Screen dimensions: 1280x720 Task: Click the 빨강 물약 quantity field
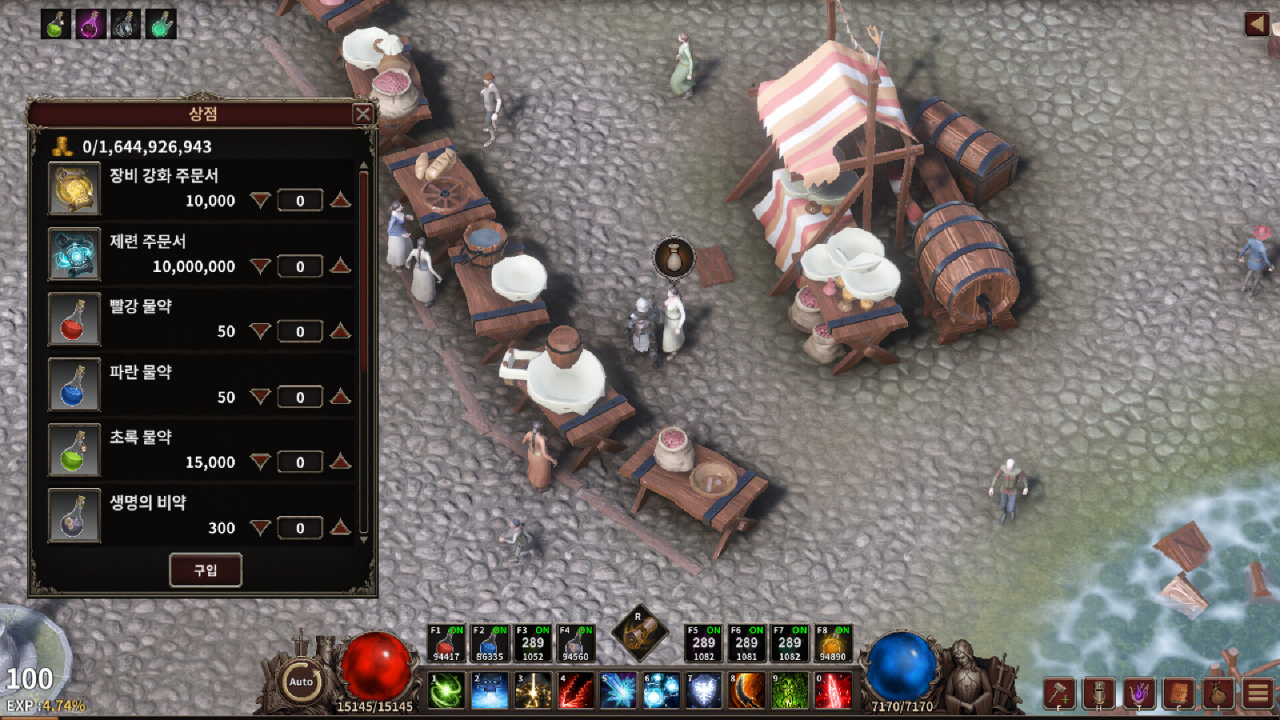pyautogui.click(x=300, y=331)
